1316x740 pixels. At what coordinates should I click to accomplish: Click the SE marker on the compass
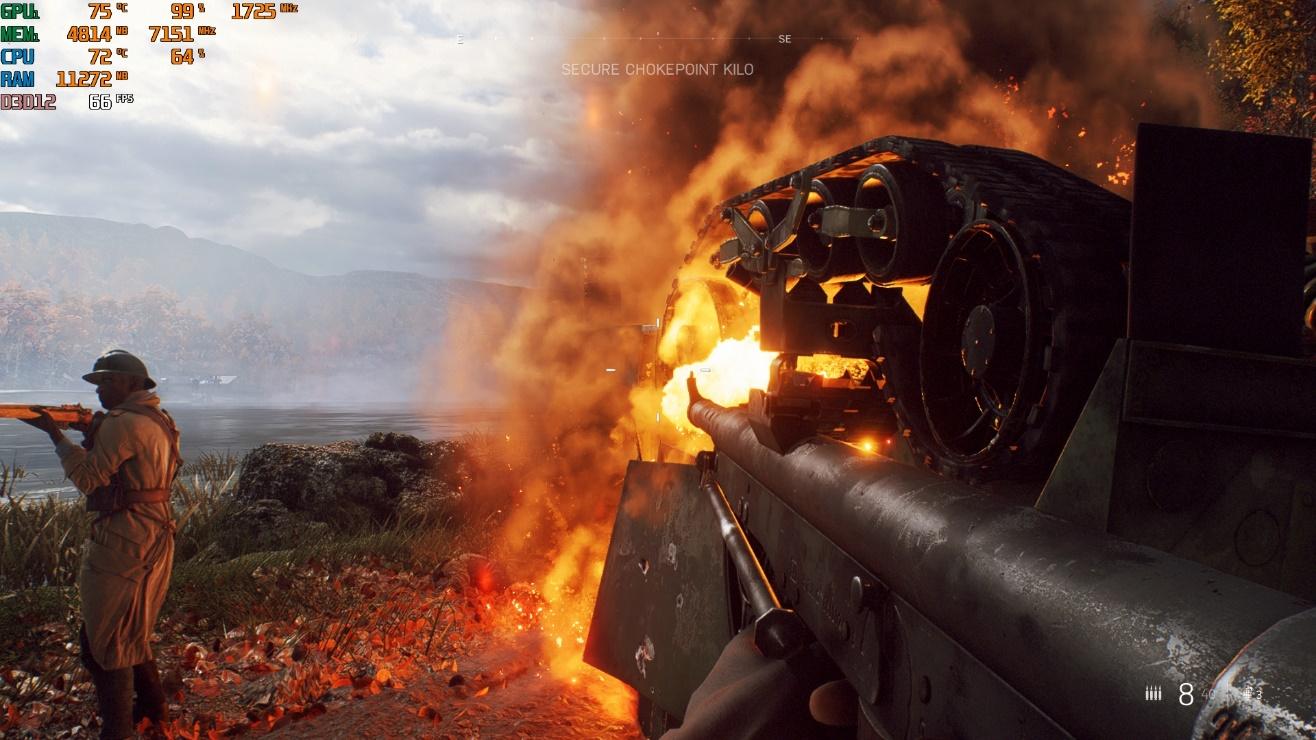pos(784,39)
